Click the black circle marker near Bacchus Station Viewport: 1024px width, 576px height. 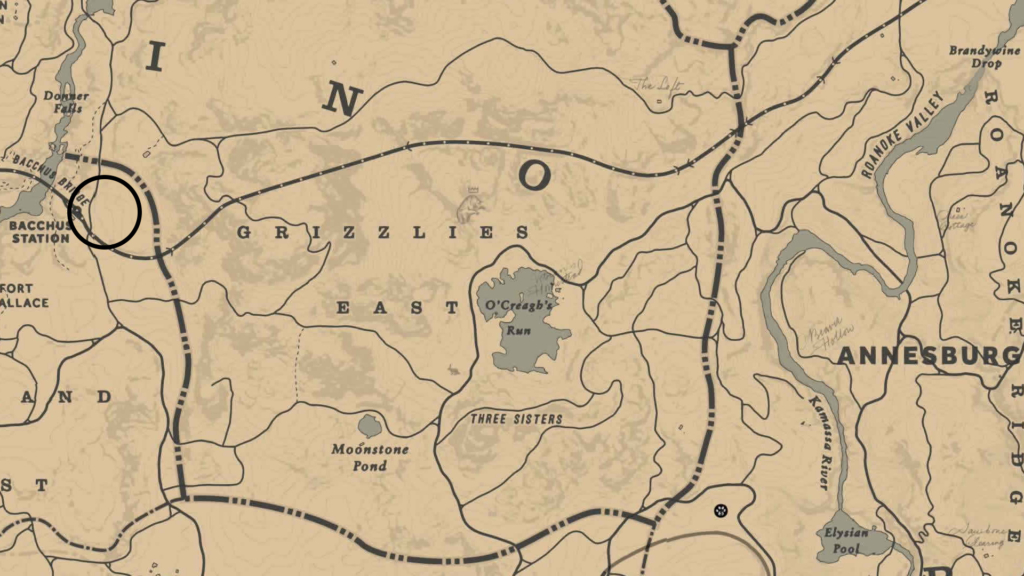pyautogui.click(x=104, y=211)
